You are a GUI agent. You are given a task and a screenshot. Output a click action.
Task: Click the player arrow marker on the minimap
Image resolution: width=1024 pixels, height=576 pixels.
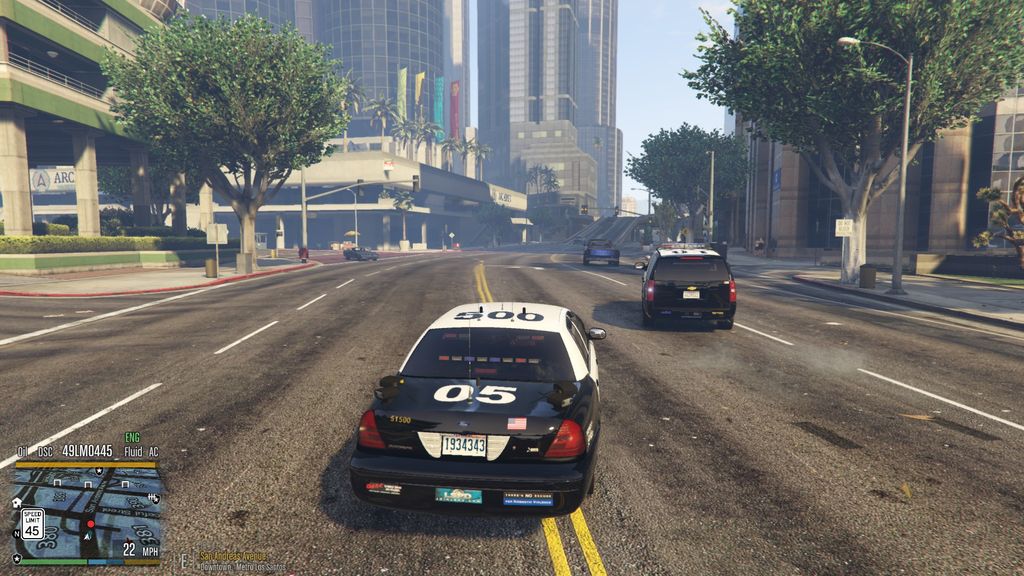click(x=84, y=536)
